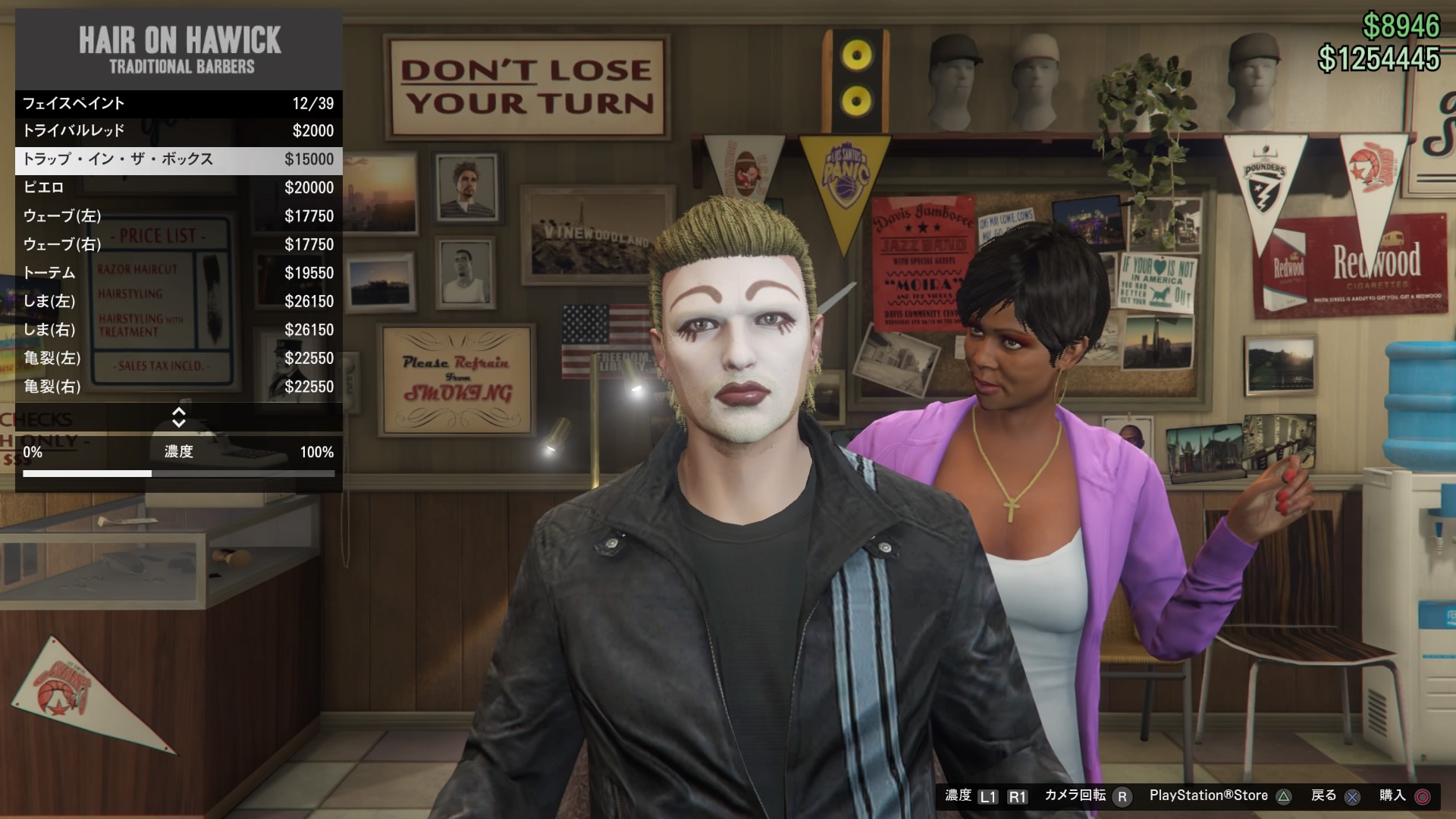Image resolution: width=1456 pixels, height=819 pixels.
Task: Select the しま(右) stripe face paint
Action: click(x=178, y=330)
